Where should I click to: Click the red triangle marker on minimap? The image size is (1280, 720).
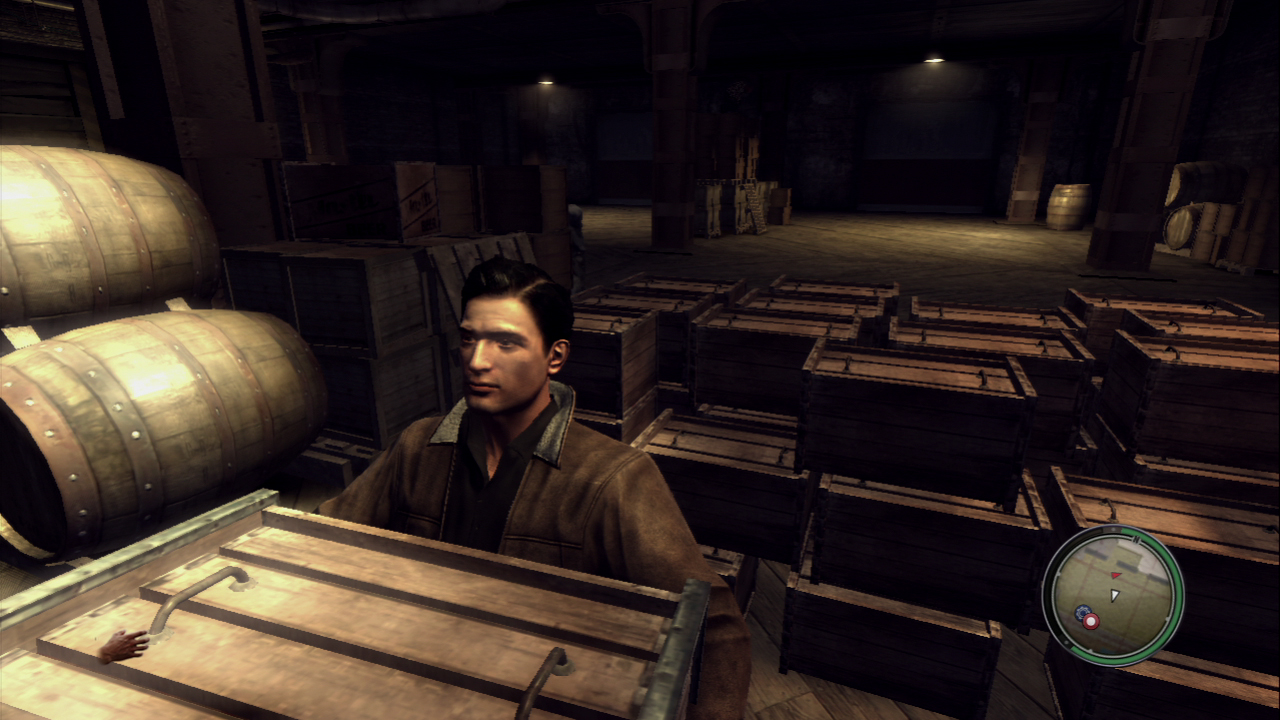pyautogui.click(x=1115, y=577)
